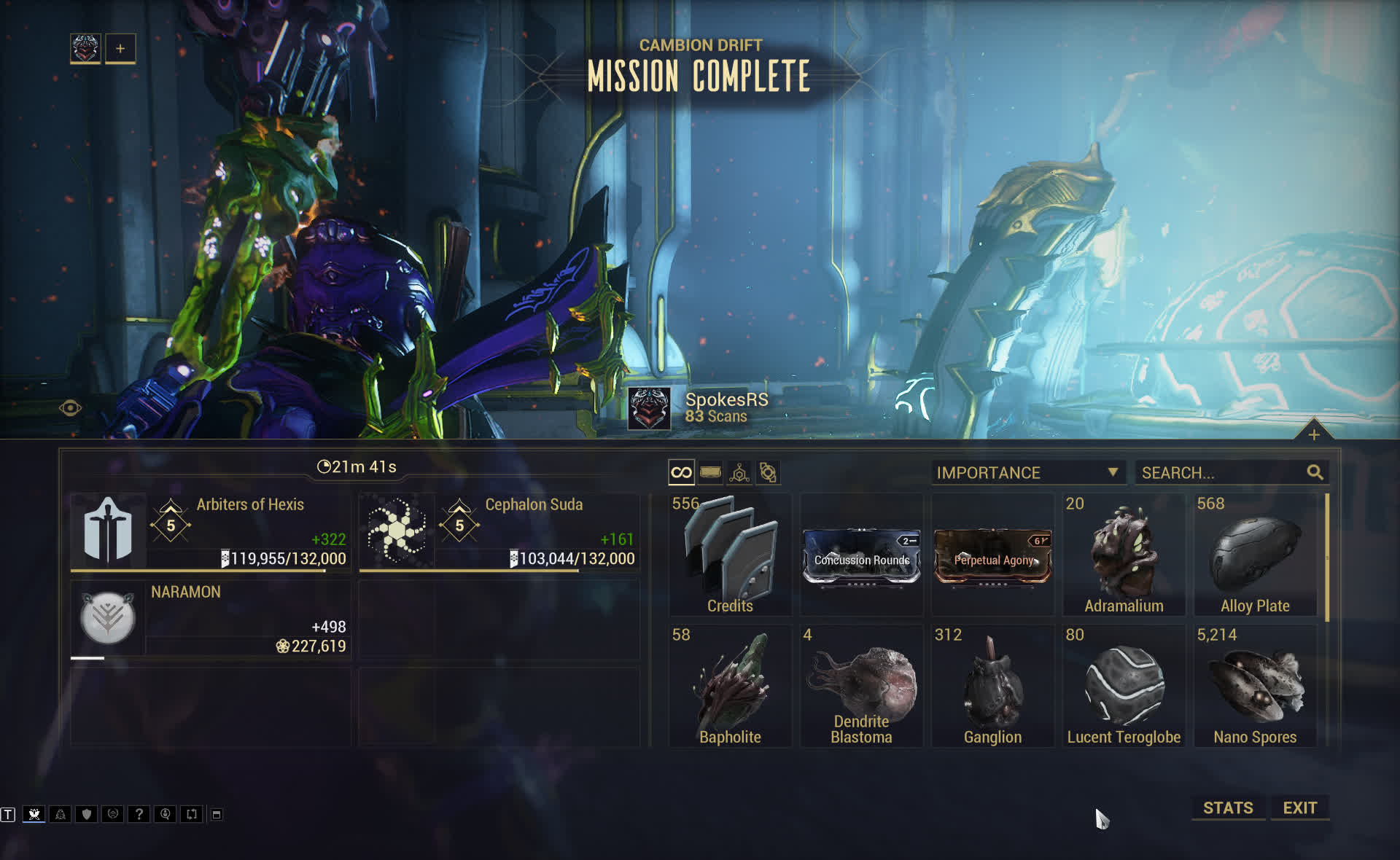The height and width of the screenshot is (860, 1400).
Task: Select the Concussion Rounds mod card
Action: click(x=861, y=558)
